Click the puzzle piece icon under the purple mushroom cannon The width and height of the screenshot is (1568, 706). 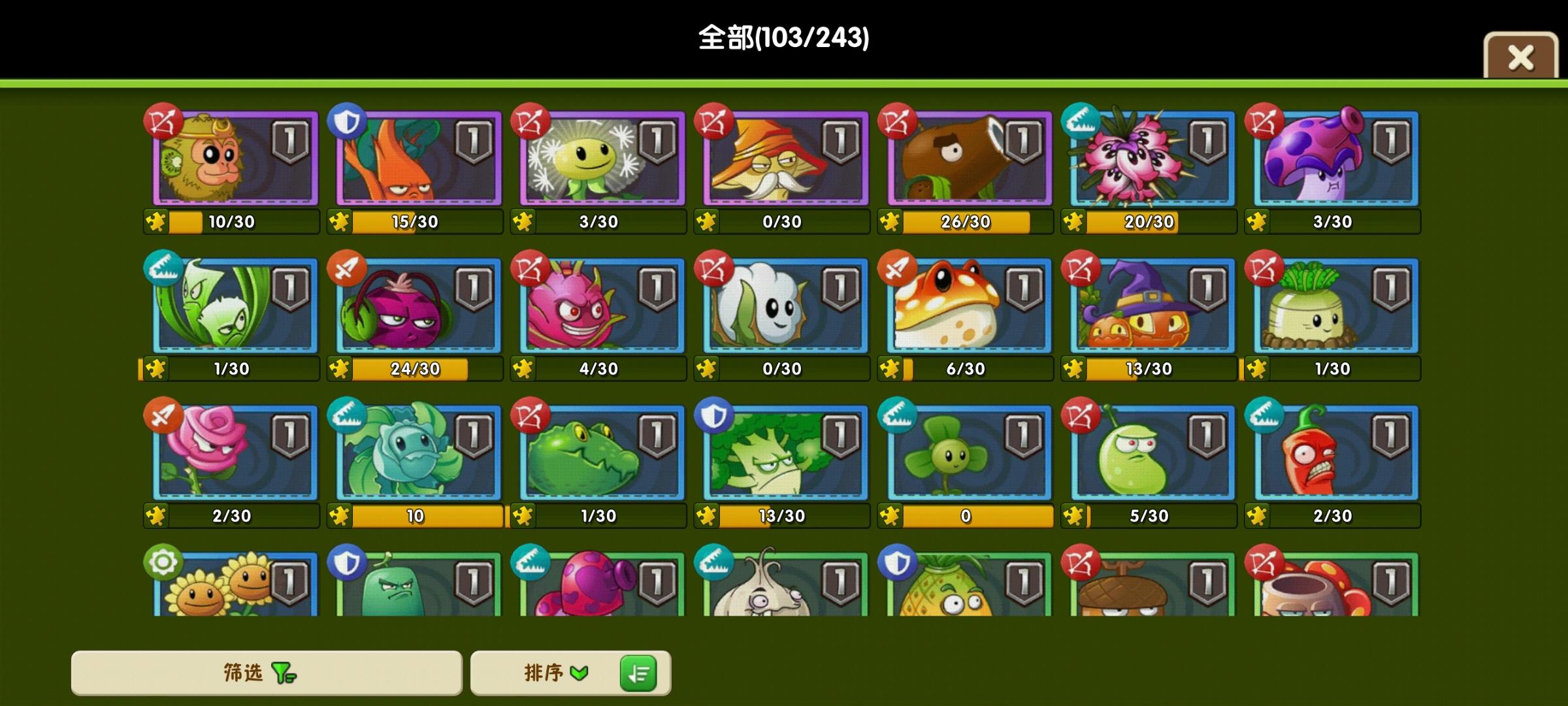1258,222
